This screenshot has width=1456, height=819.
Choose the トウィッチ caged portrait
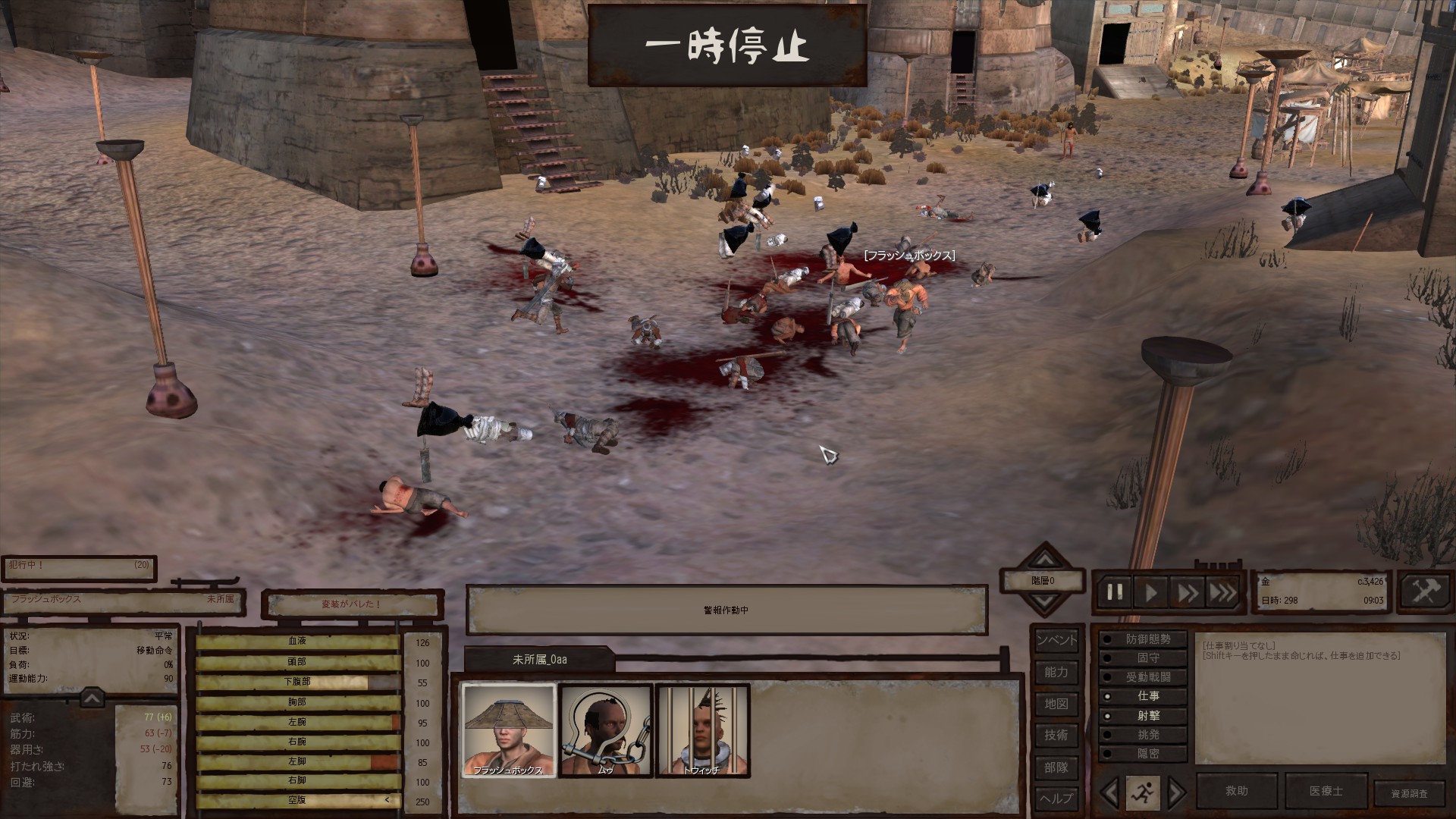click(702, 730)
